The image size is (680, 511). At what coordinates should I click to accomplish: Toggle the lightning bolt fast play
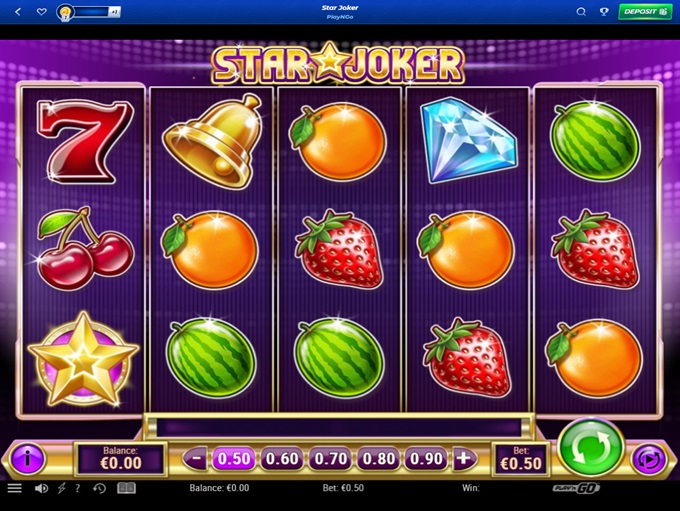(x=62, y=488)
